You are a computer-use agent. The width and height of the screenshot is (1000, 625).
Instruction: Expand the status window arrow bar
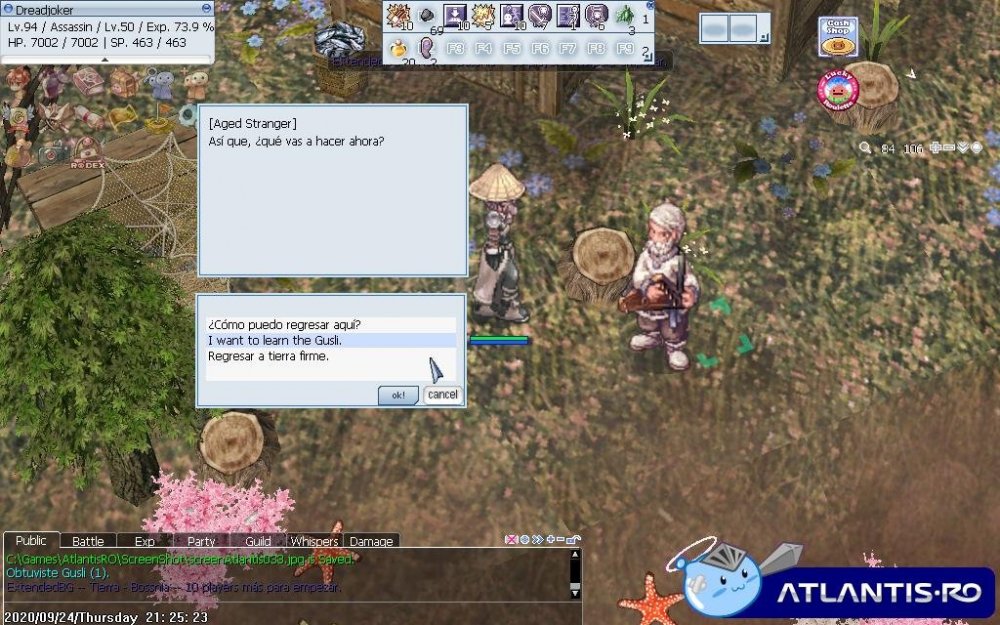point(106,60)
